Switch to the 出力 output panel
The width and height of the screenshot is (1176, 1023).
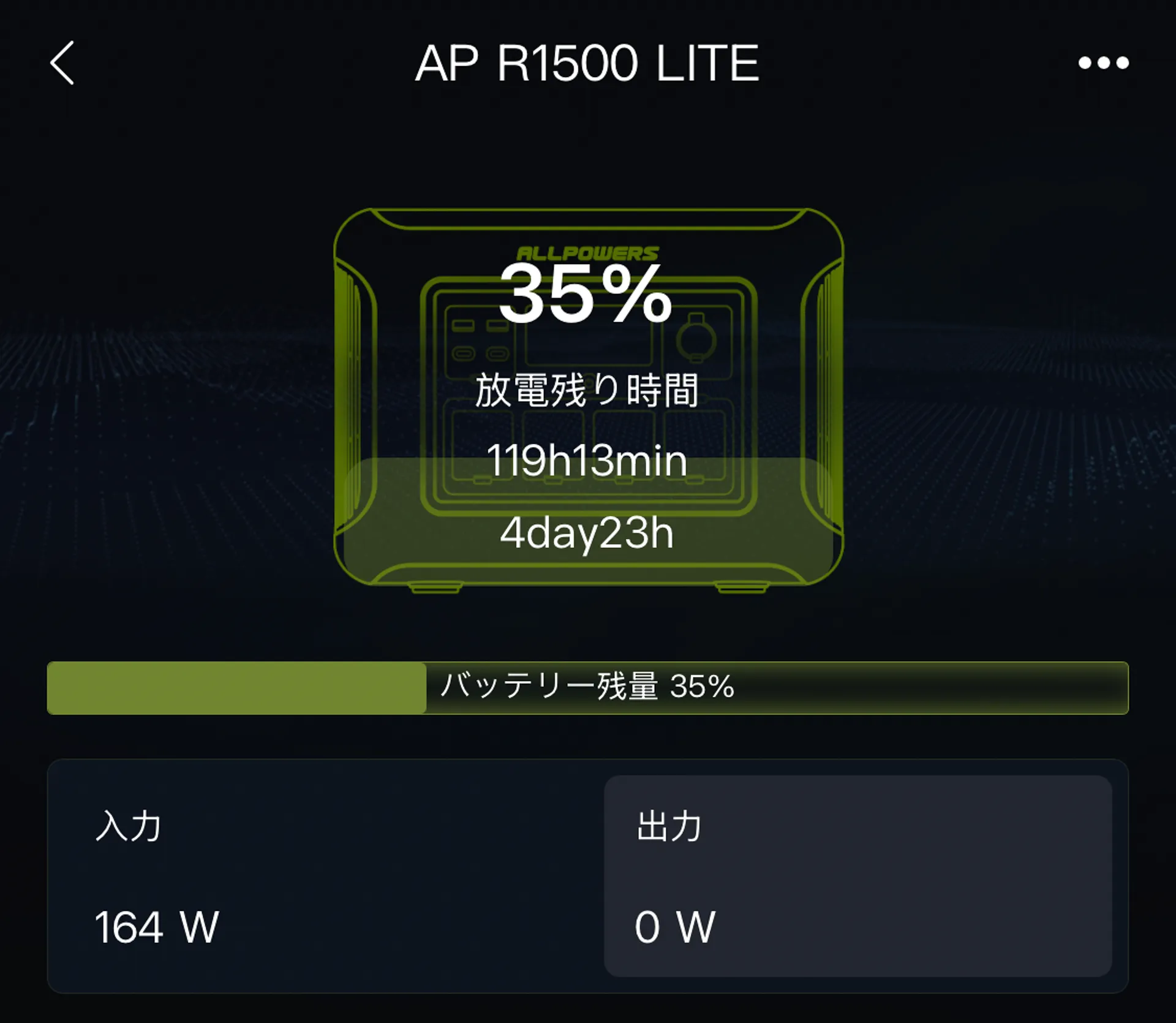[x=668, y=827]
